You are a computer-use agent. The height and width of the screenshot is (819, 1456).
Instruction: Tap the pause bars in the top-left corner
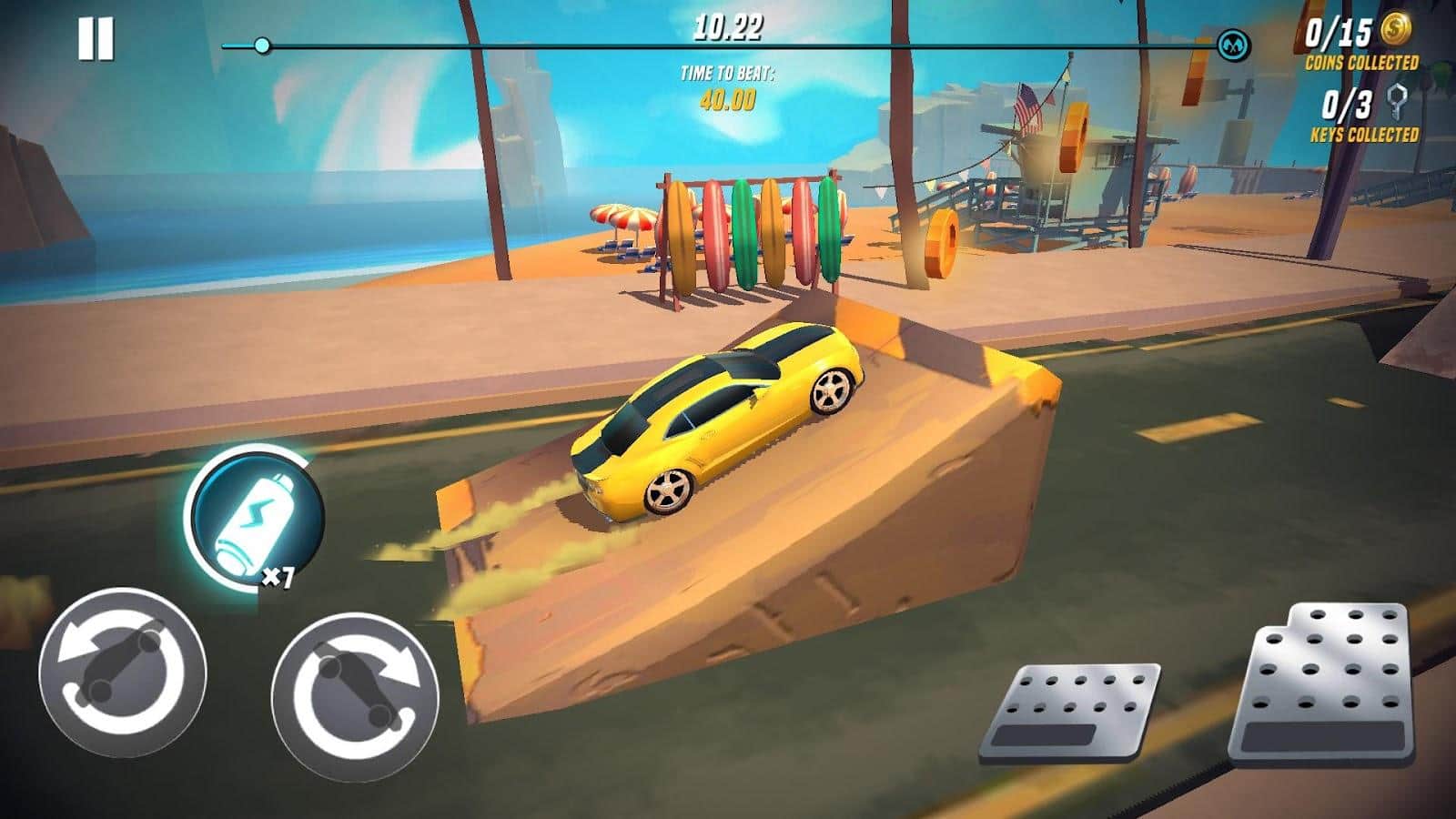click(95, 38)
